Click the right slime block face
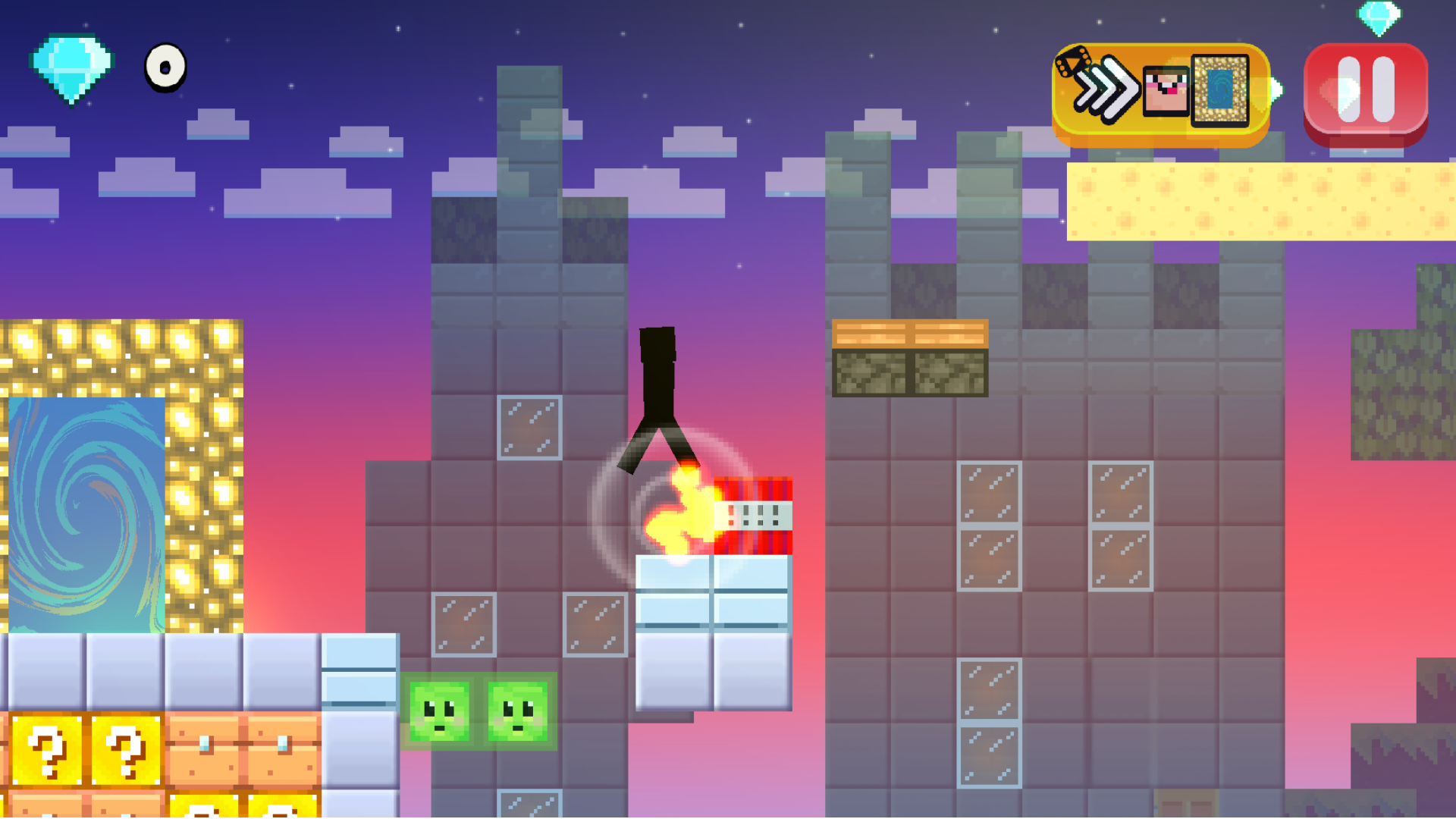Screen dimensions: 1456x819 pyautogui.click(x=518, y=713)
